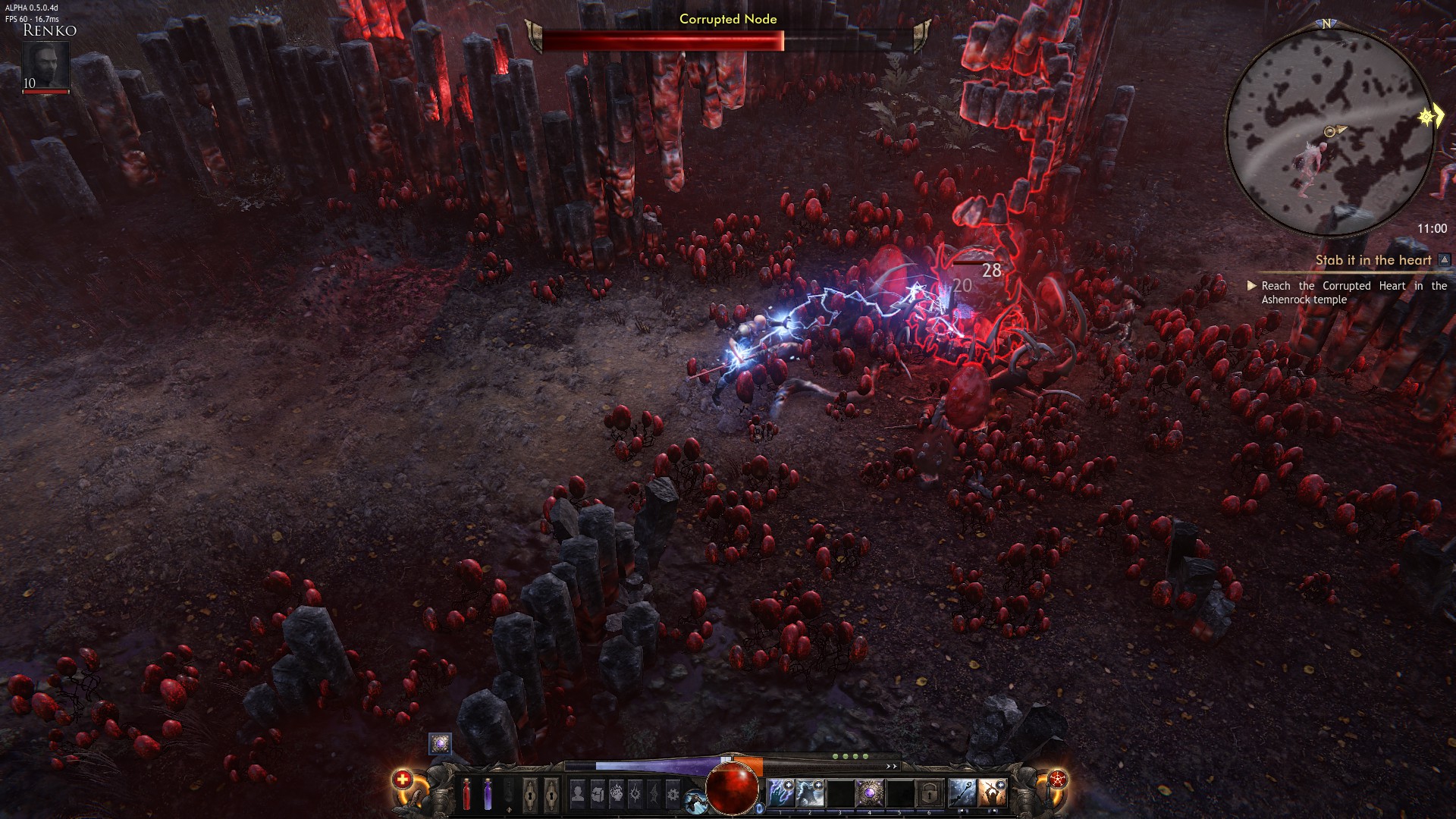Collapse the Stab it in the heart quest tracker

(x=1444, y=260)
